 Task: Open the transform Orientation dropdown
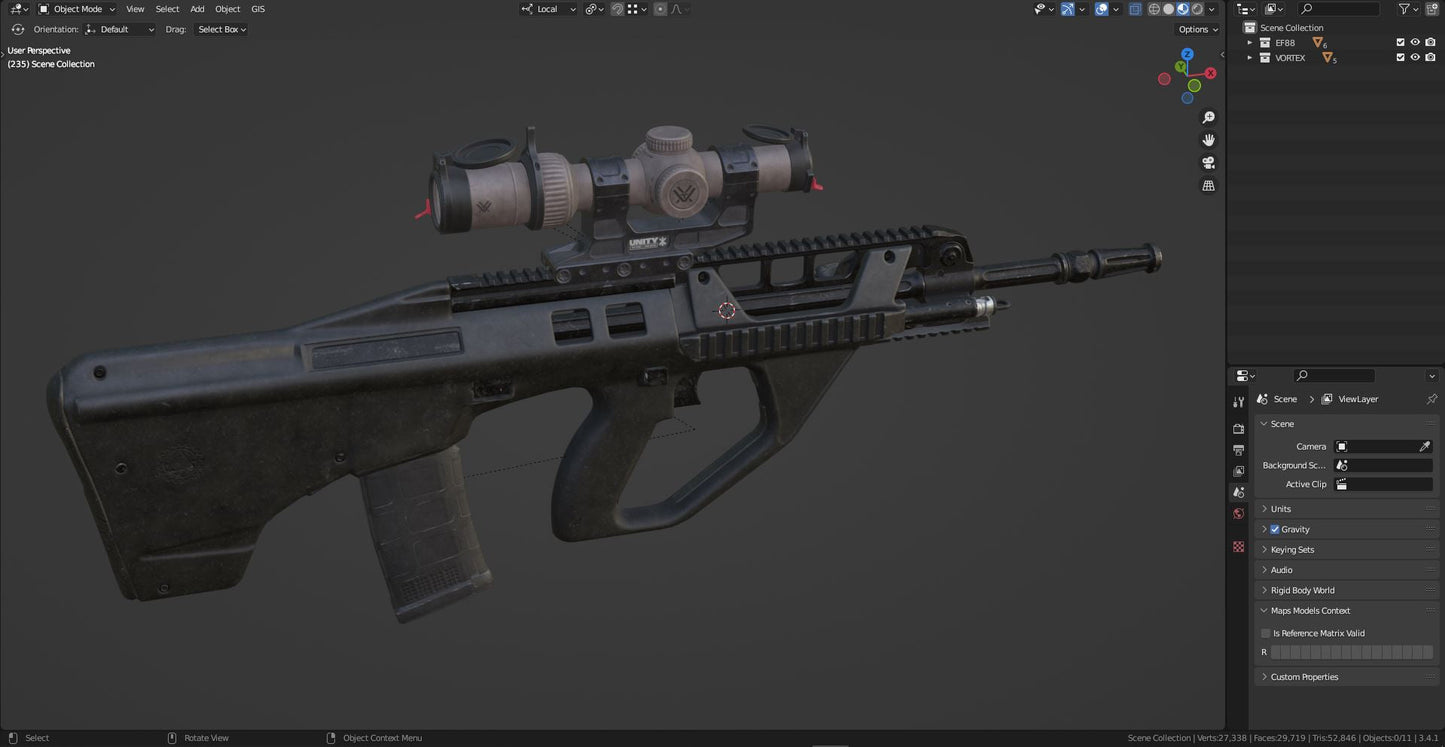pos(122,29)
